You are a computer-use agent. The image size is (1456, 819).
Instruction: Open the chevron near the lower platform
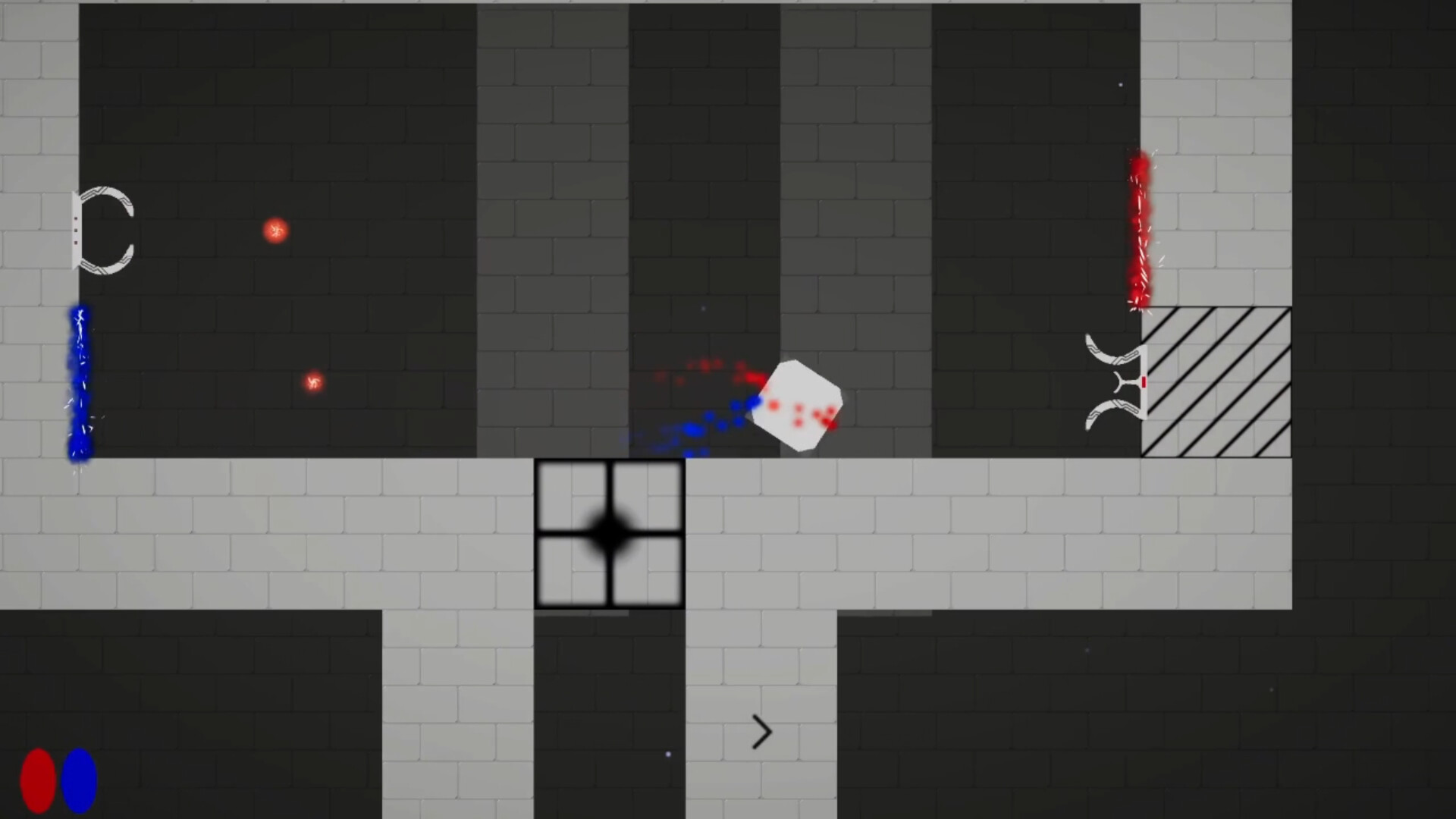761,732
